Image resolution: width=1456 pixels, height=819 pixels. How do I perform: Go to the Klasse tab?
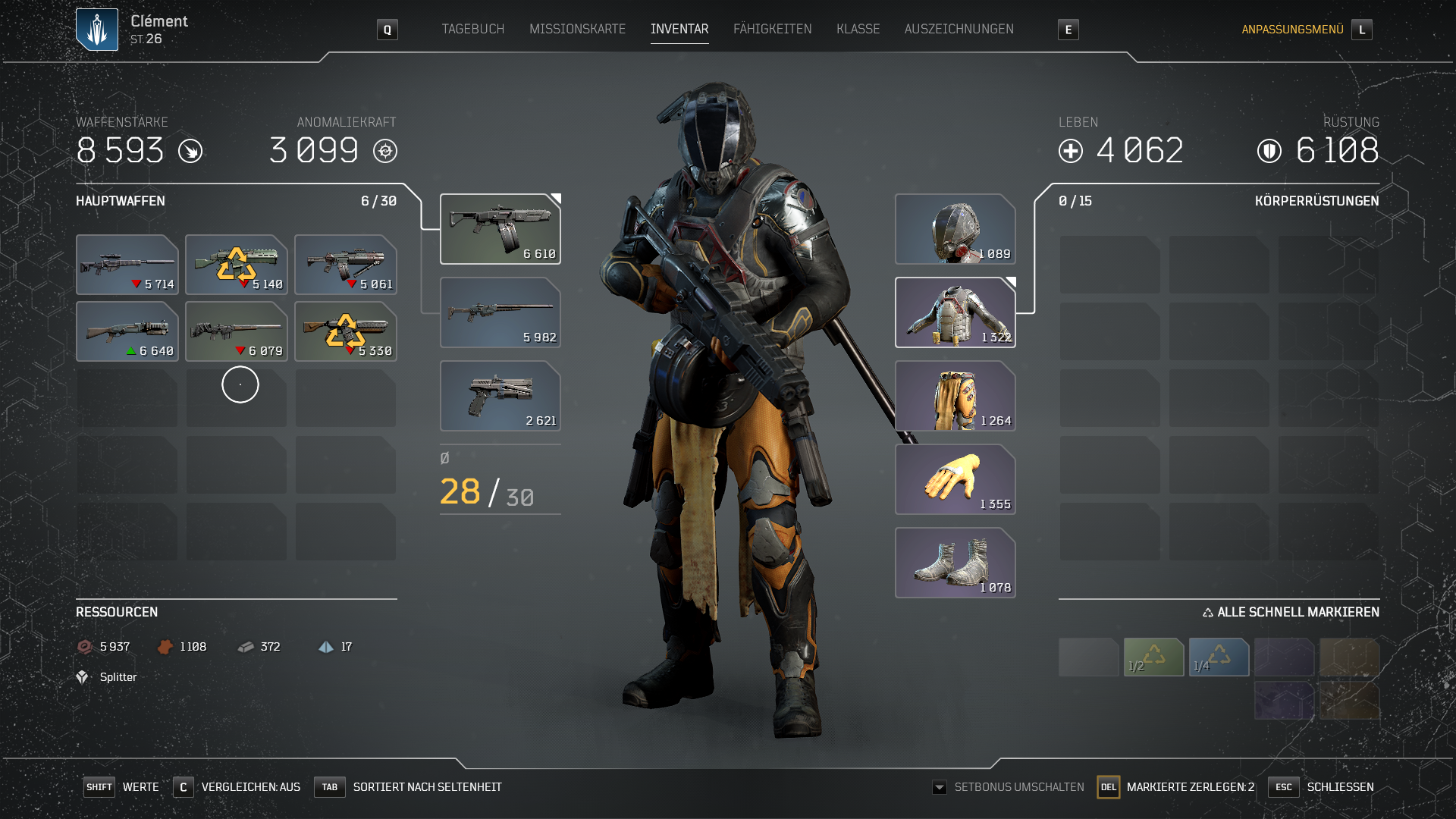858,29
